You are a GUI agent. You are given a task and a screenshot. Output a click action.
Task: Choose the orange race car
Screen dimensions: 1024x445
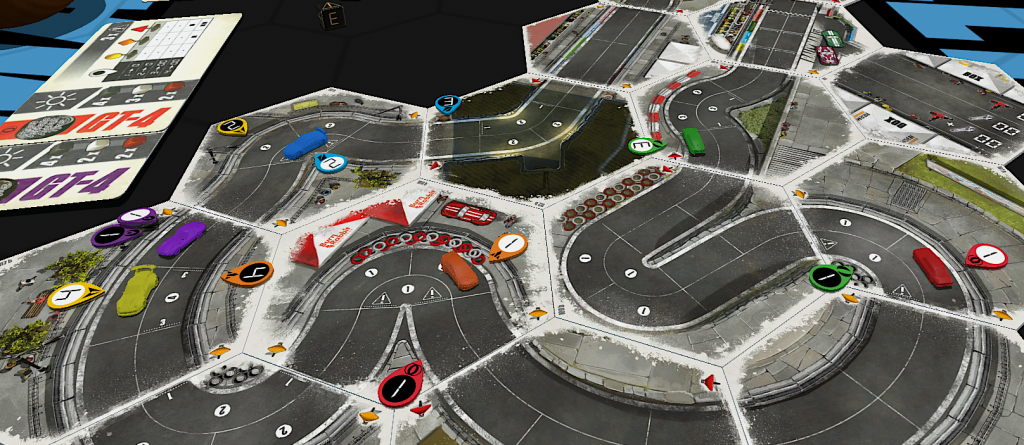[459, 270]
